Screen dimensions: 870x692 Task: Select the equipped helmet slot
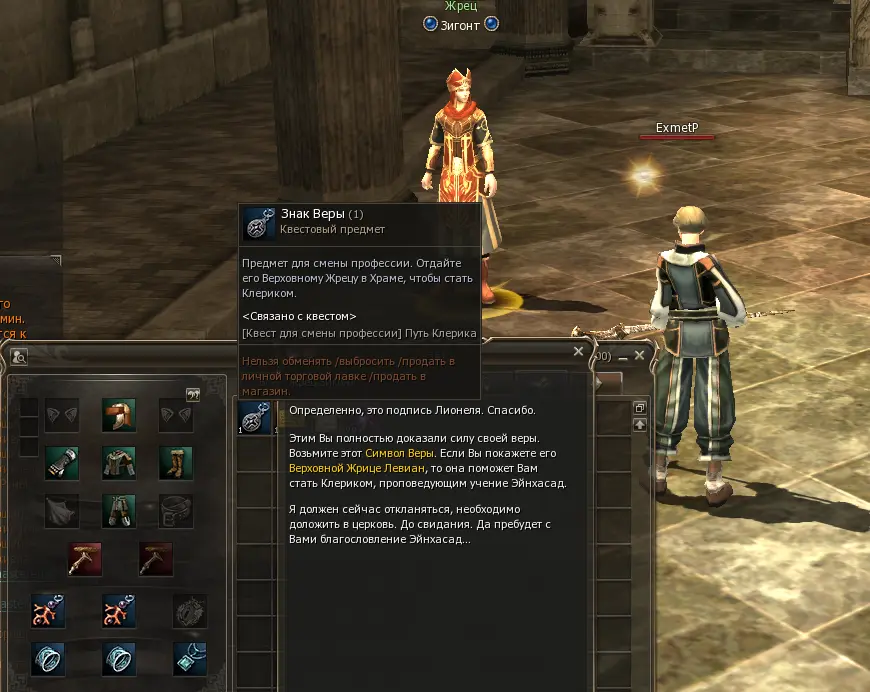click(x=118, y=415)
